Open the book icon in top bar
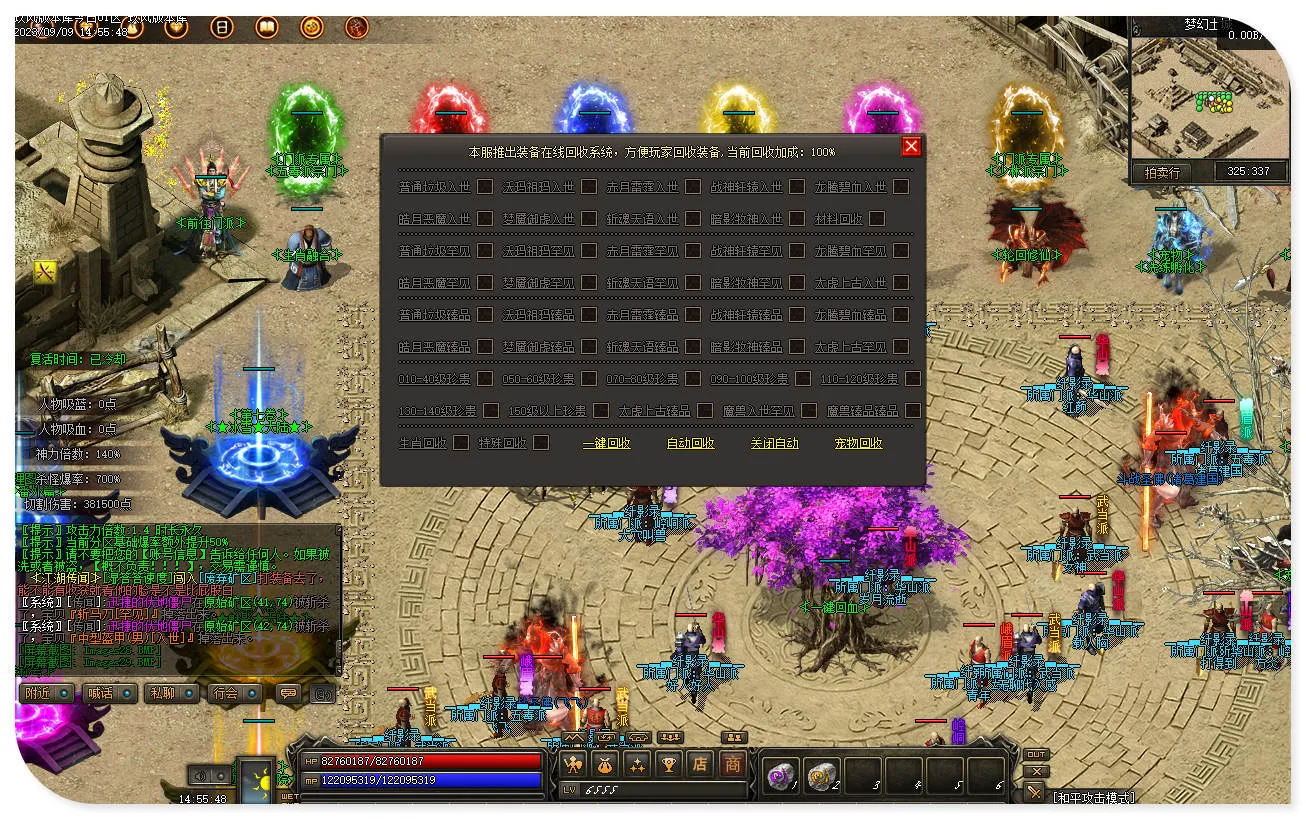1306x819 pixels. pyautogui.click(x=267, y=28)
